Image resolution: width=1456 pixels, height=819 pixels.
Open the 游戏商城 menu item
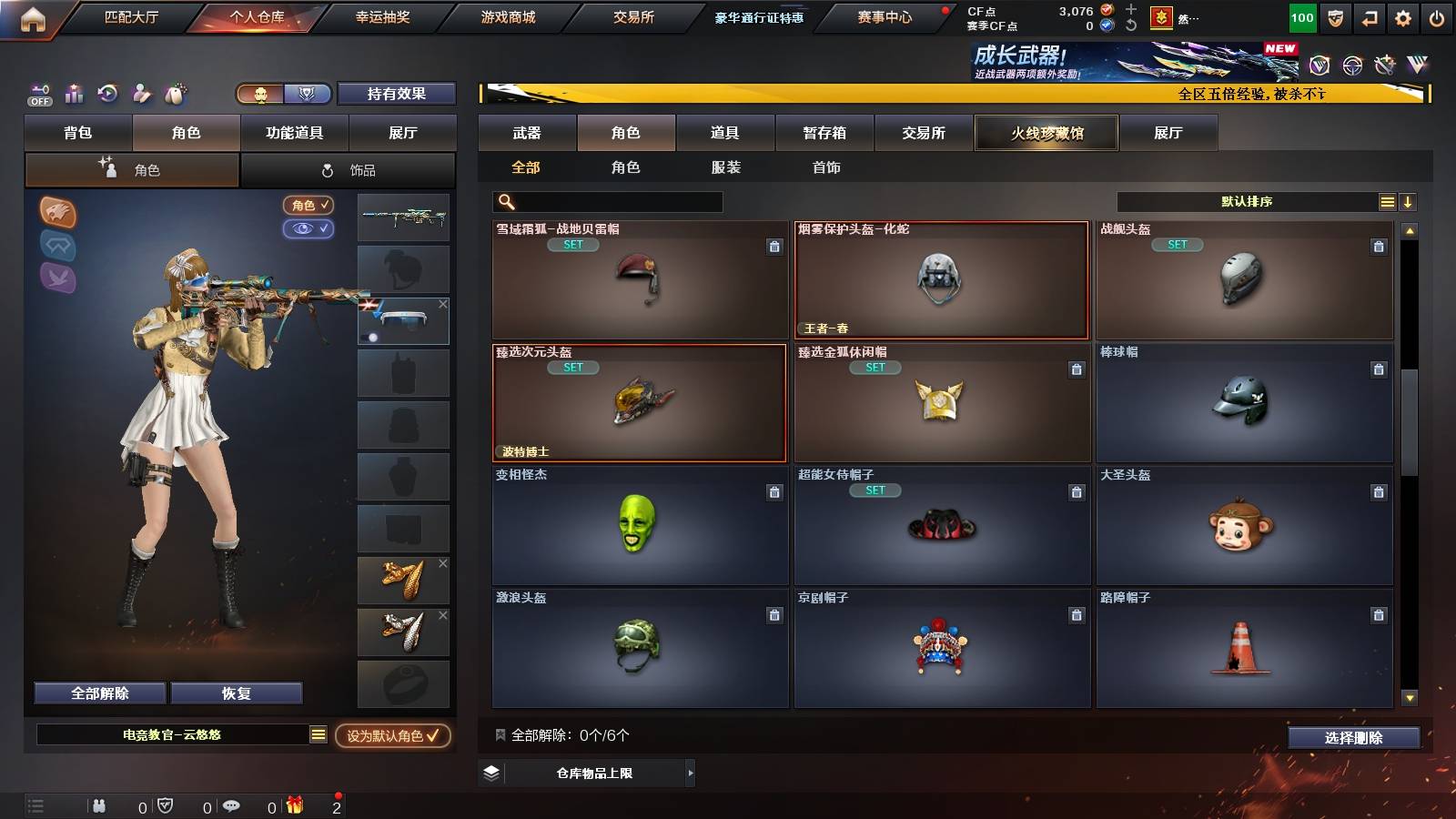pyautogui.click(x=506, y=15)
